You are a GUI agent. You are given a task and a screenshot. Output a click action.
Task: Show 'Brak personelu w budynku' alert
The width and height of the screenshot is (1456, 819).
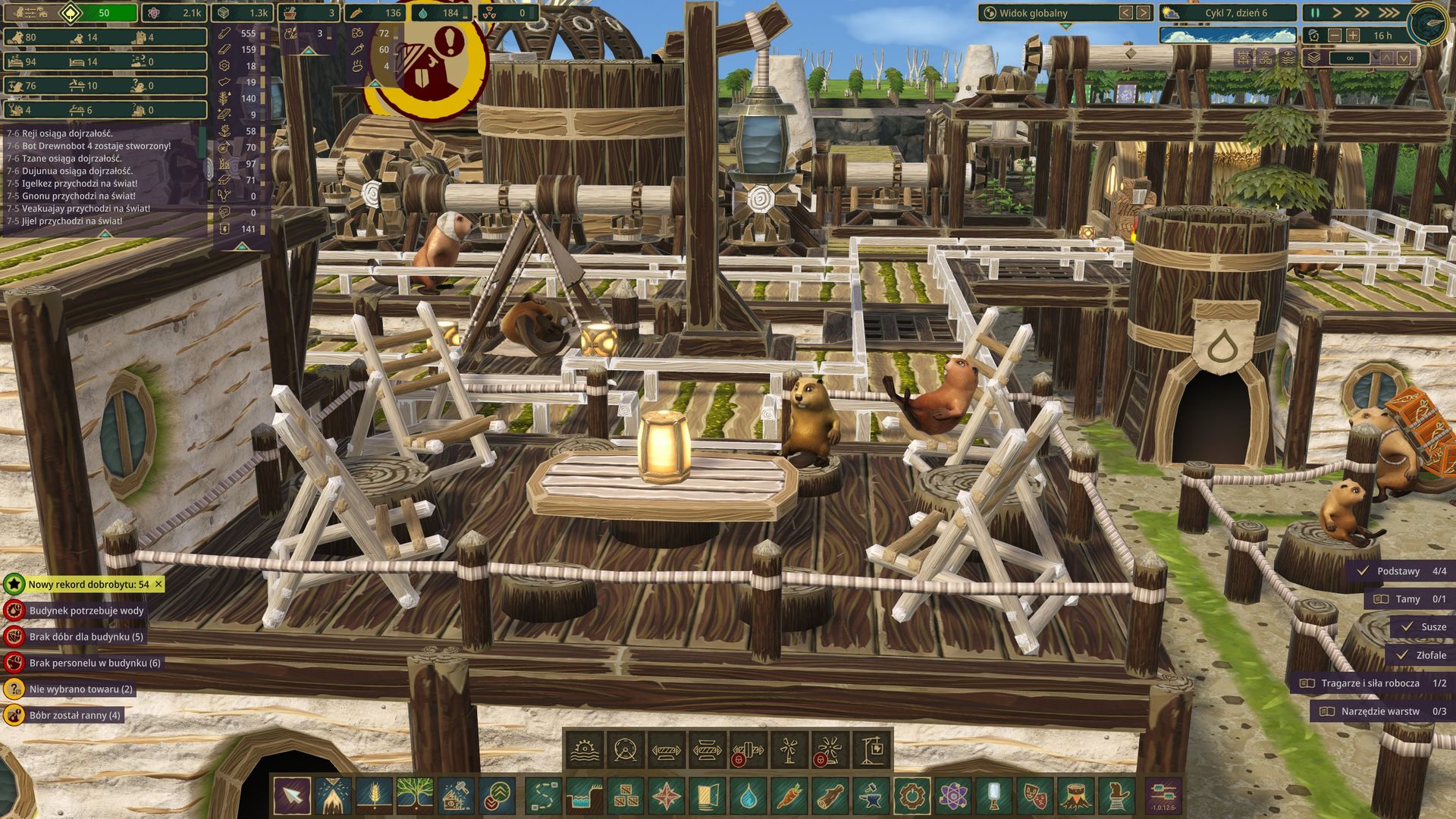(x=94, y=663)
